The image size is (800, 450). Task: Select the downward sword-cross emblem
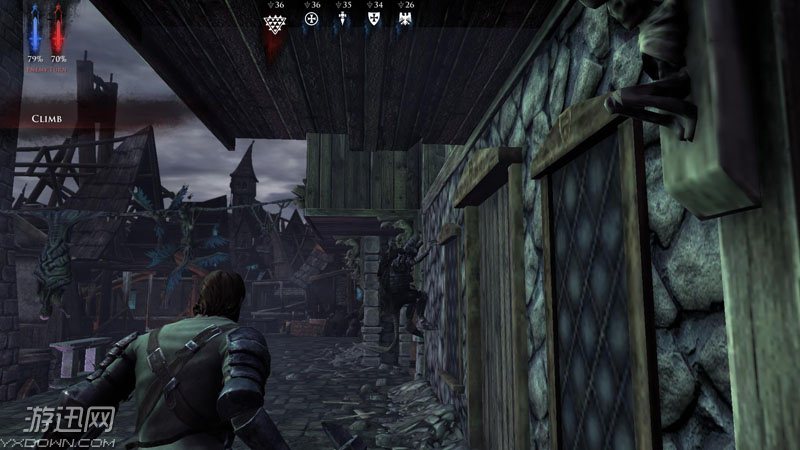[343, 20]
